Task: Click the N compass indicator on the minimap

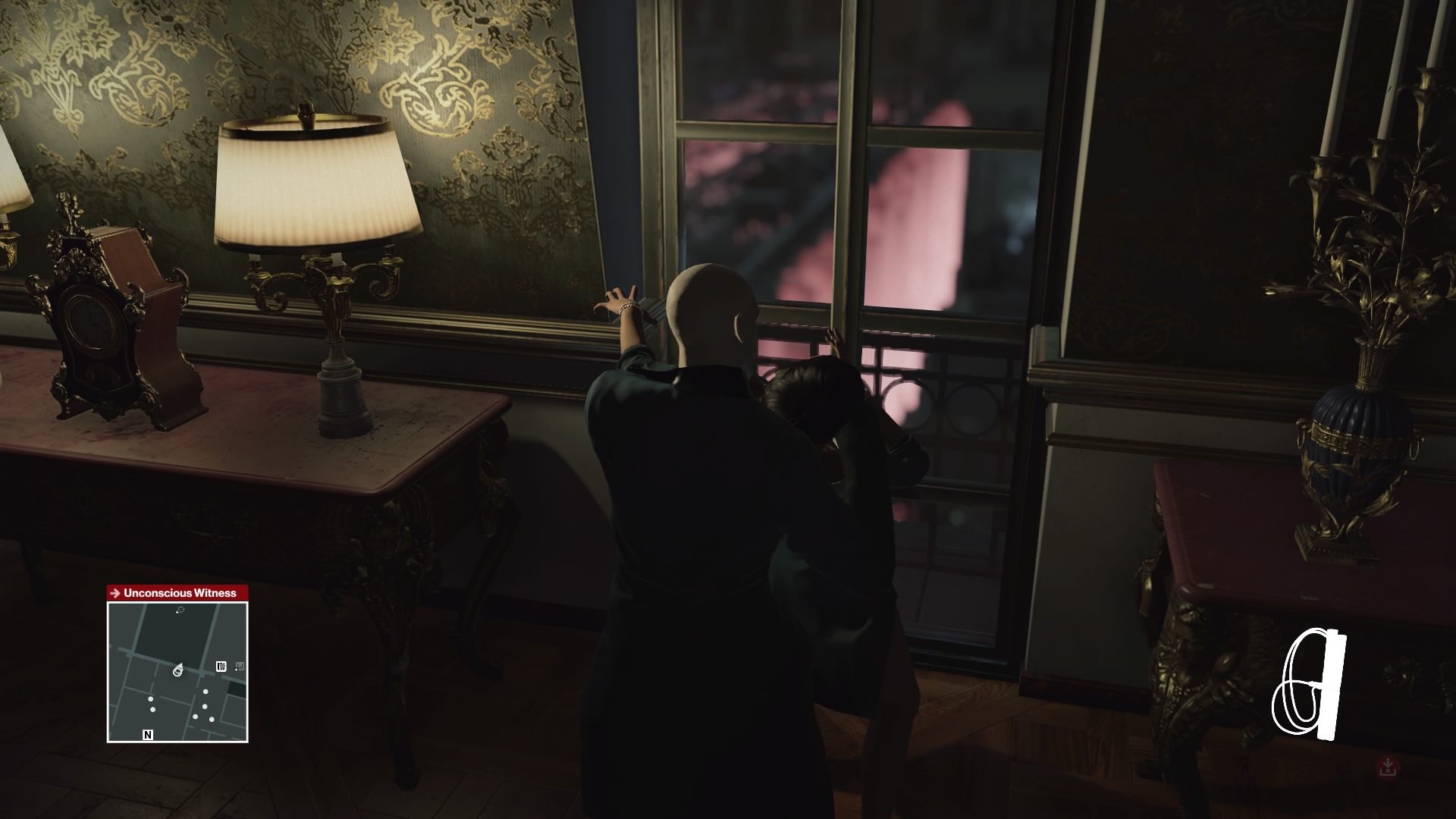Action: point(147,734)
